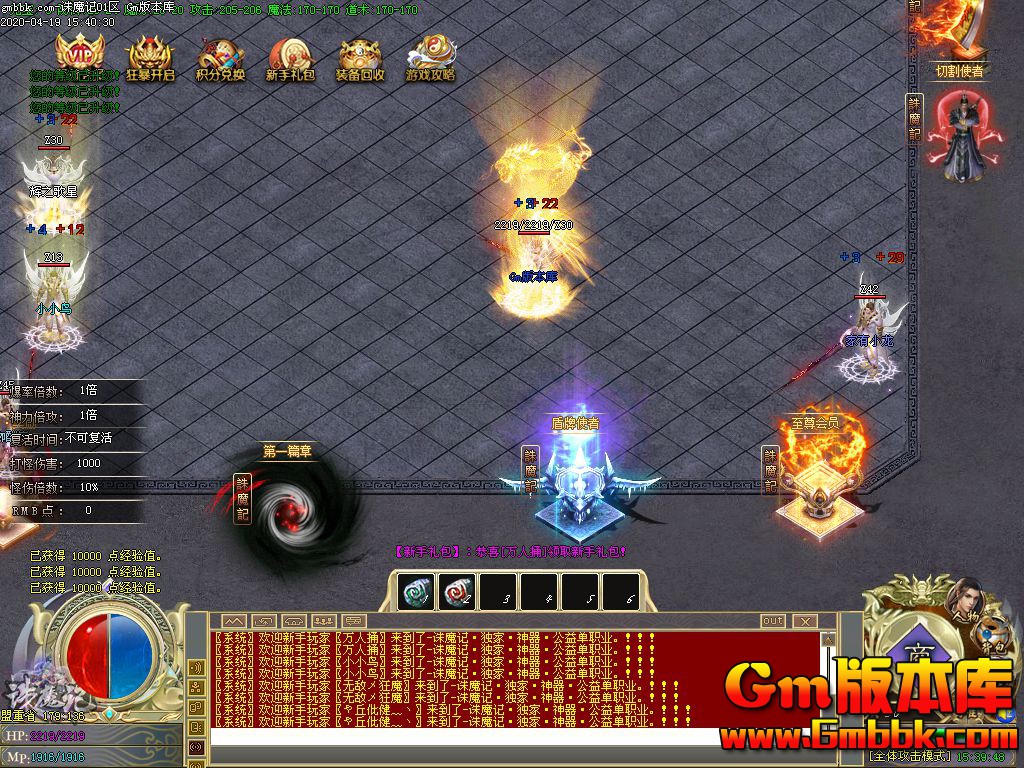Open the character portrait (人物) button
This screenshot has width=1024, height=768.
coord(962,598)
